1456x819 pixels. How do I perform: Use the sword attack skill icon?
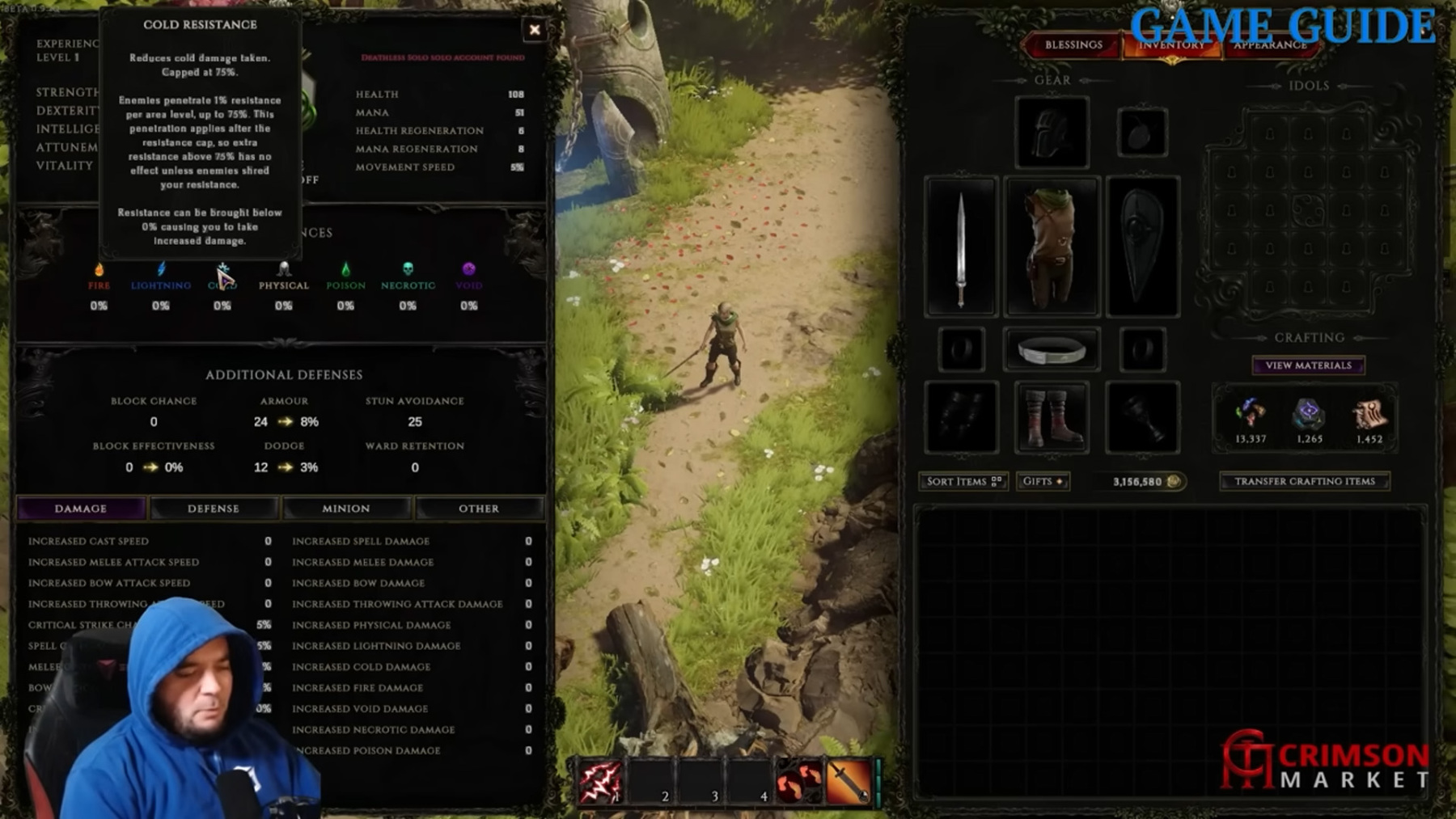[x=848, y=782]
